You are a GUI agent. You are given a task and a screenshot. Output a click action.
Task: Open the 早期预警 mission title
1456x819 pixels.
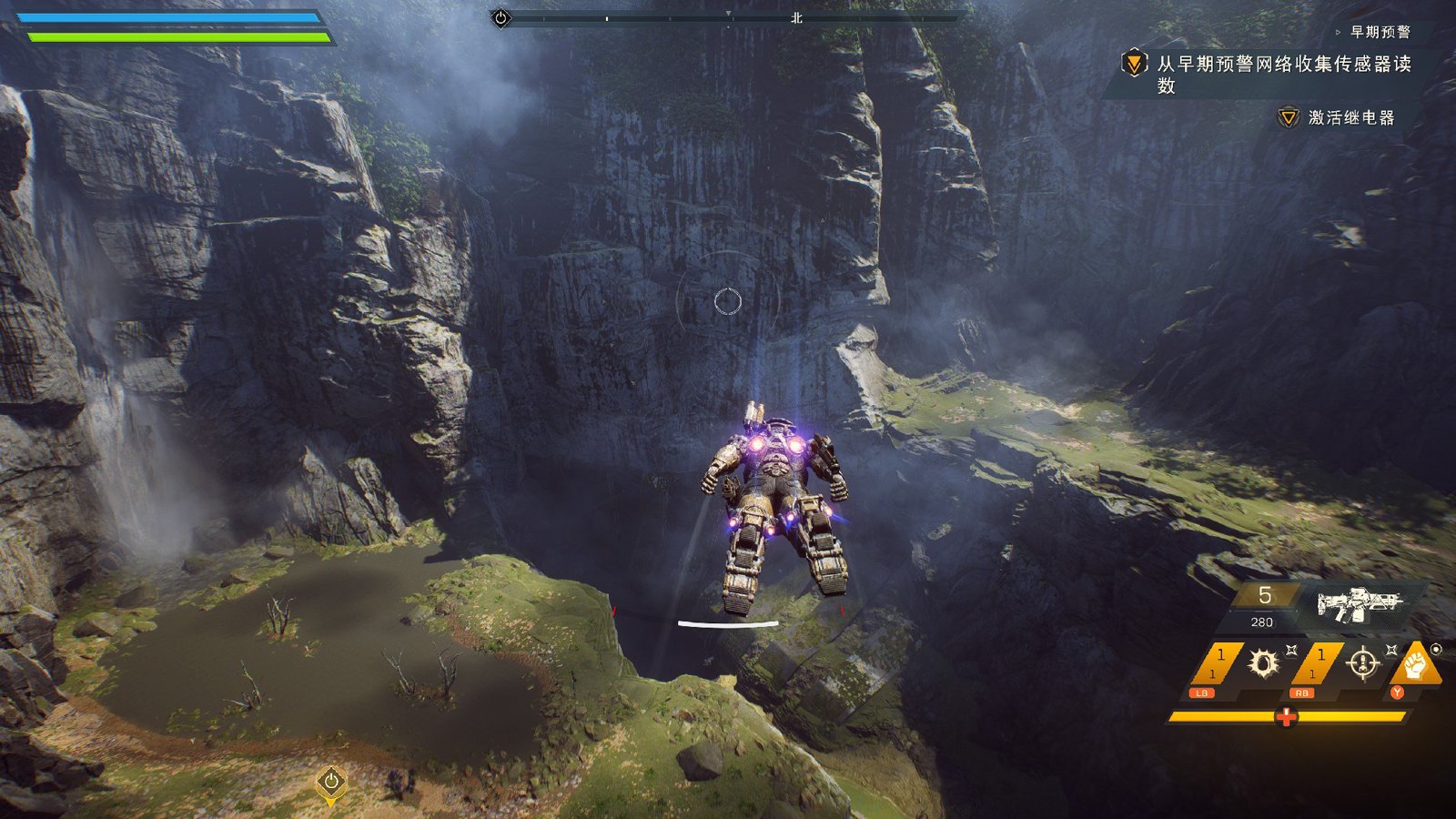point(1380,32)
